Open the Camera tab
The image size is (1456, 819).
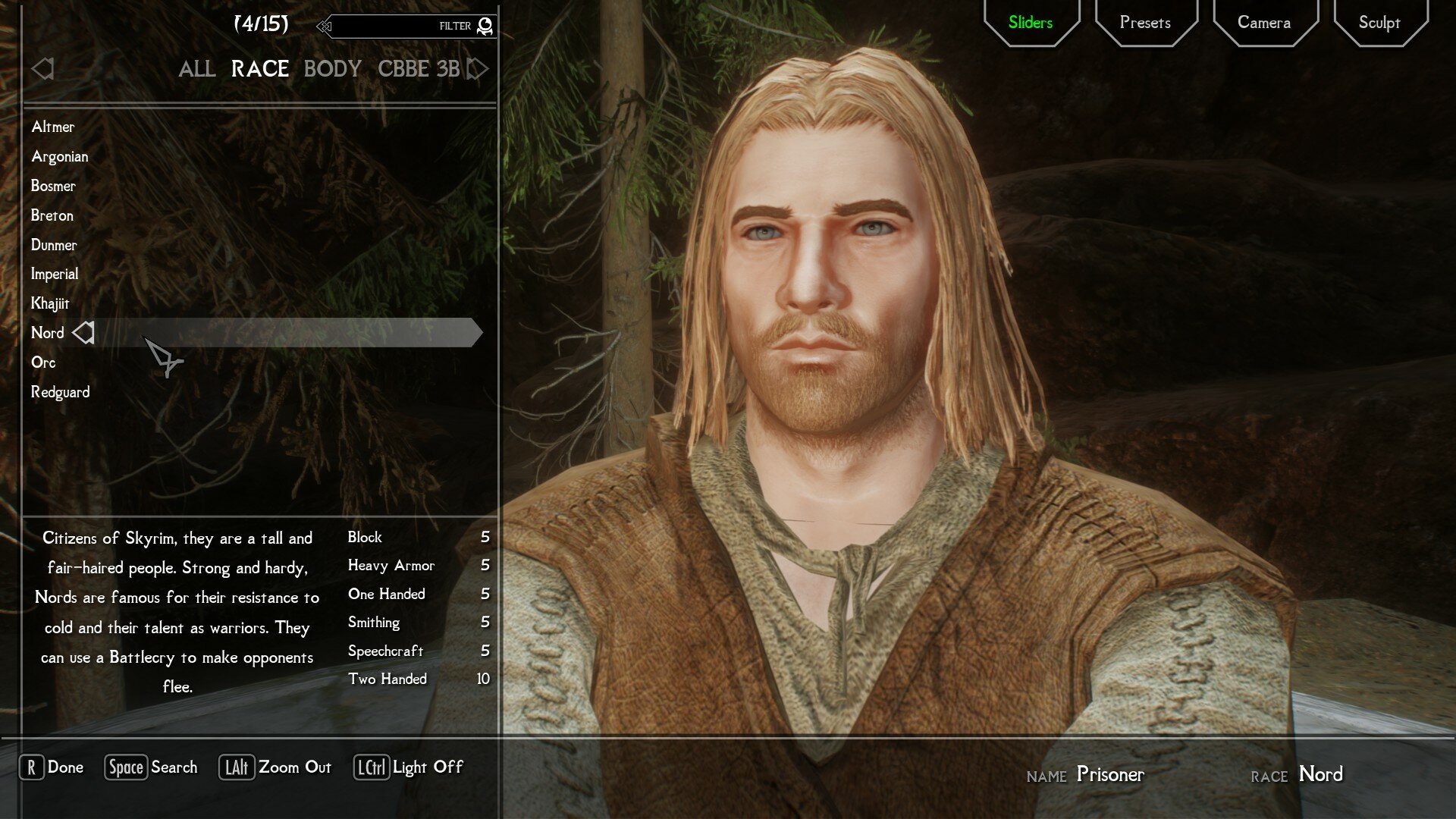point(1264,23)
